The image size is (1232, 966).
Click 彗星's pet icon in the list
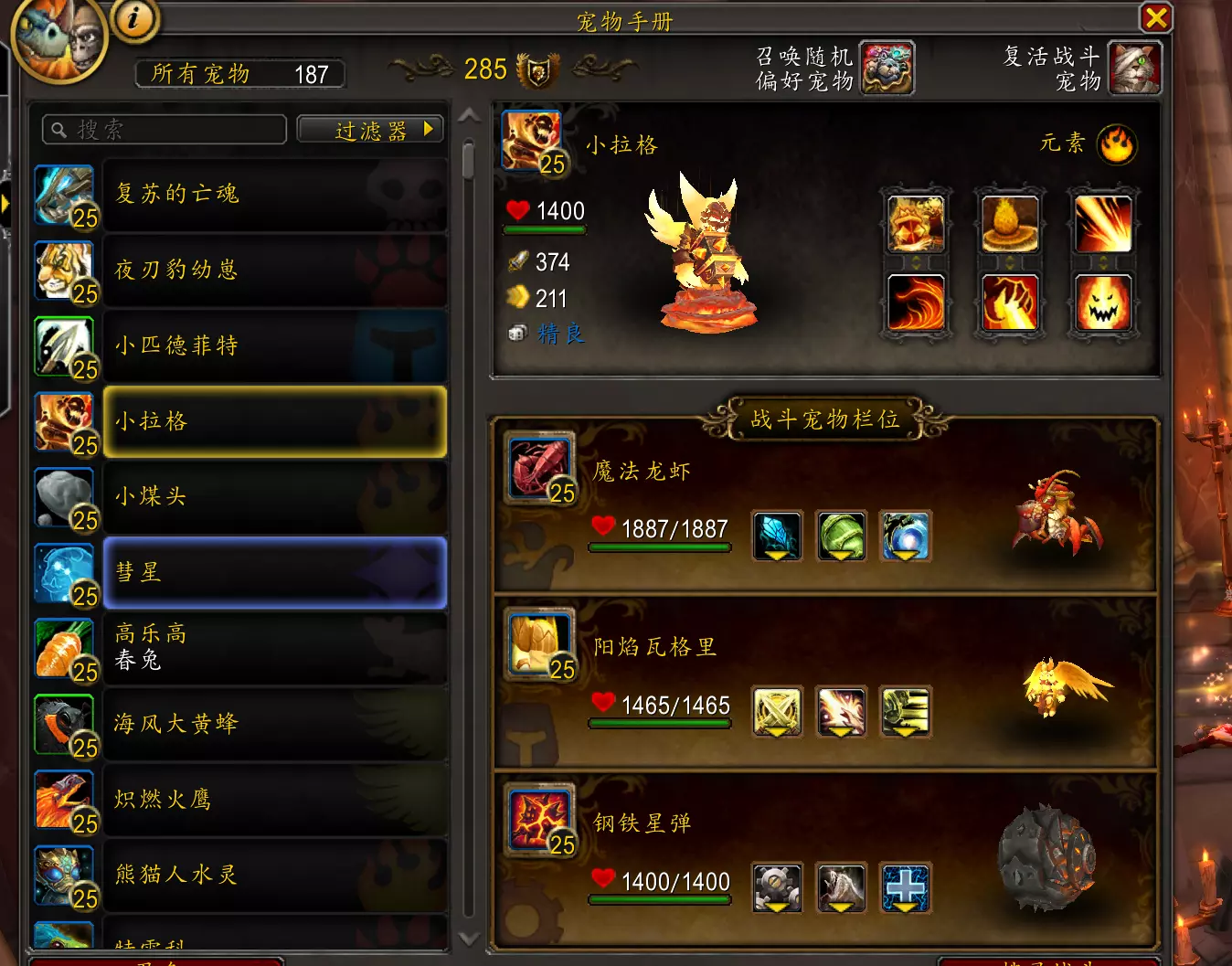(64, 572)
